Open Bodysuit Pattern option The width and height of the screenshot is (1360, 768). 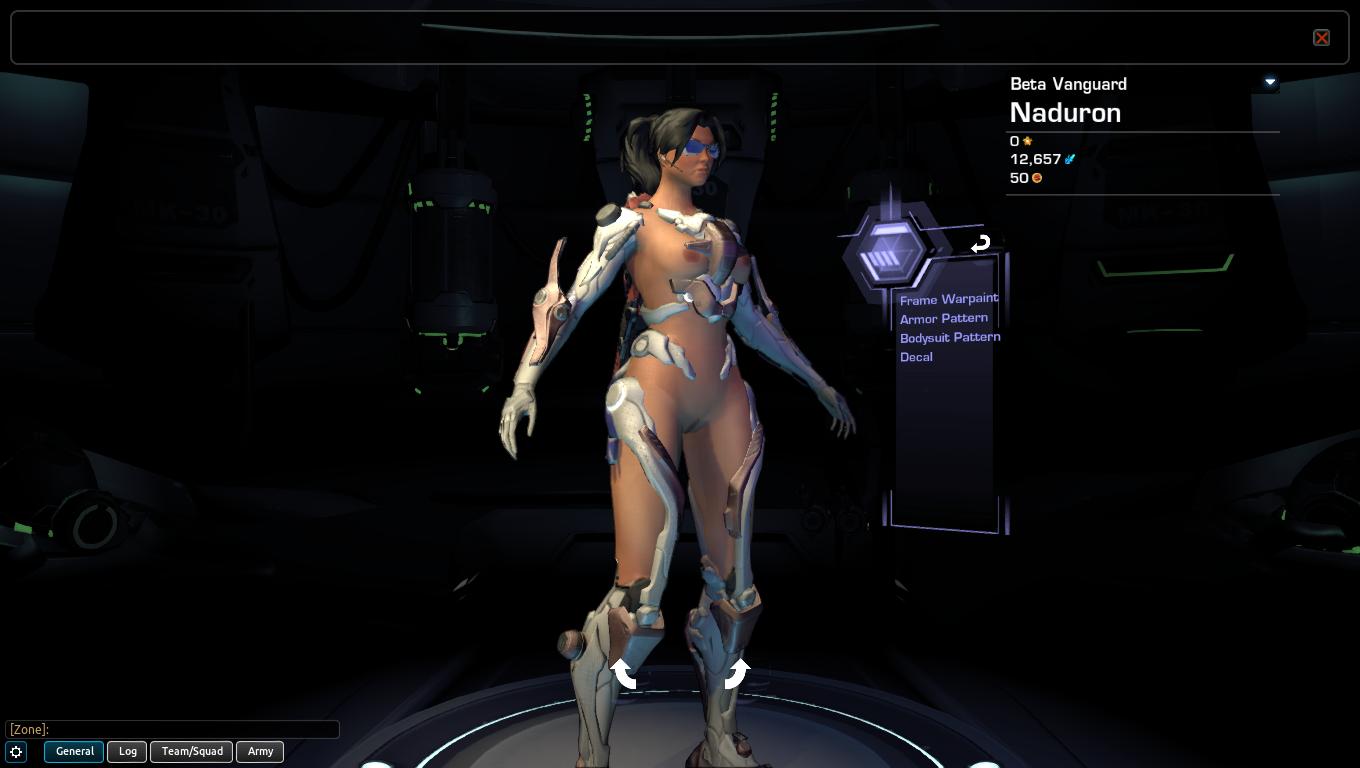tap(949, 337)
